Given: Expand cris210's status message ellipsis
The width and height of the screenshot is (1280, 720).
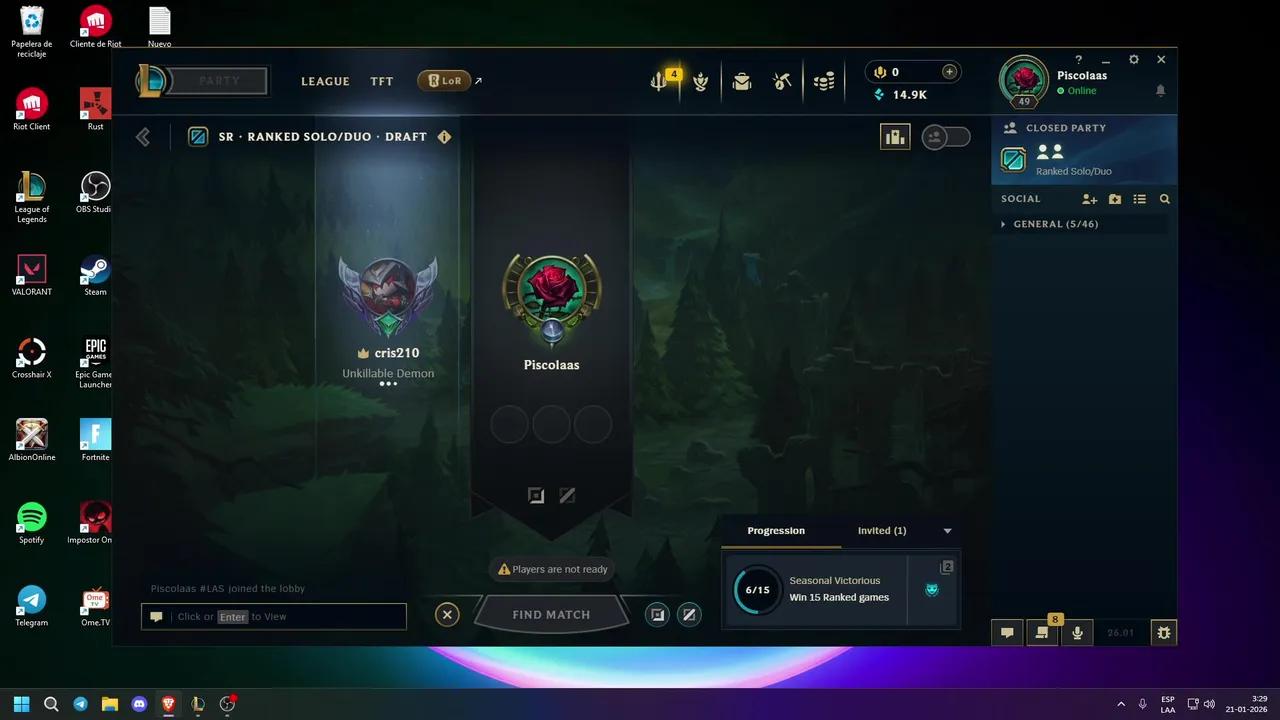Looking at the screenshot, I should [388, 383].
